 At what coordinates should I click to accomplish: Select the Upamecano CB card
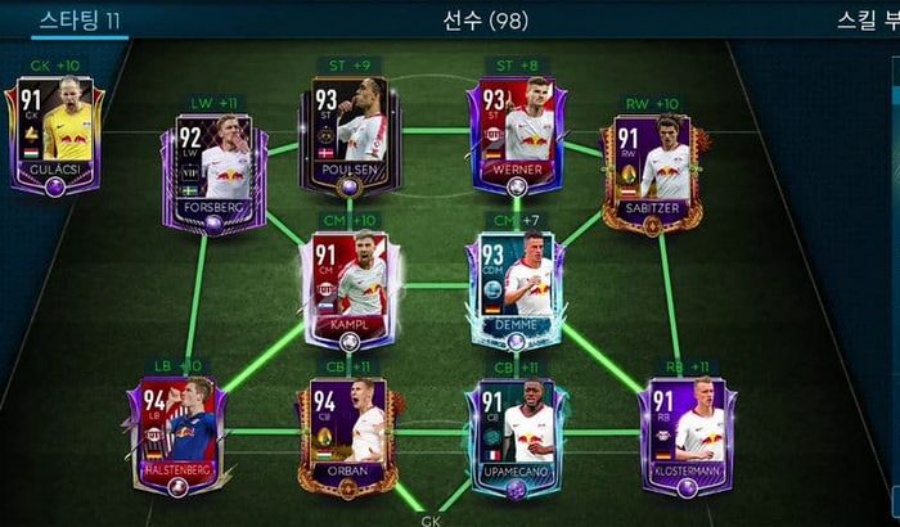tap(517, 435)
